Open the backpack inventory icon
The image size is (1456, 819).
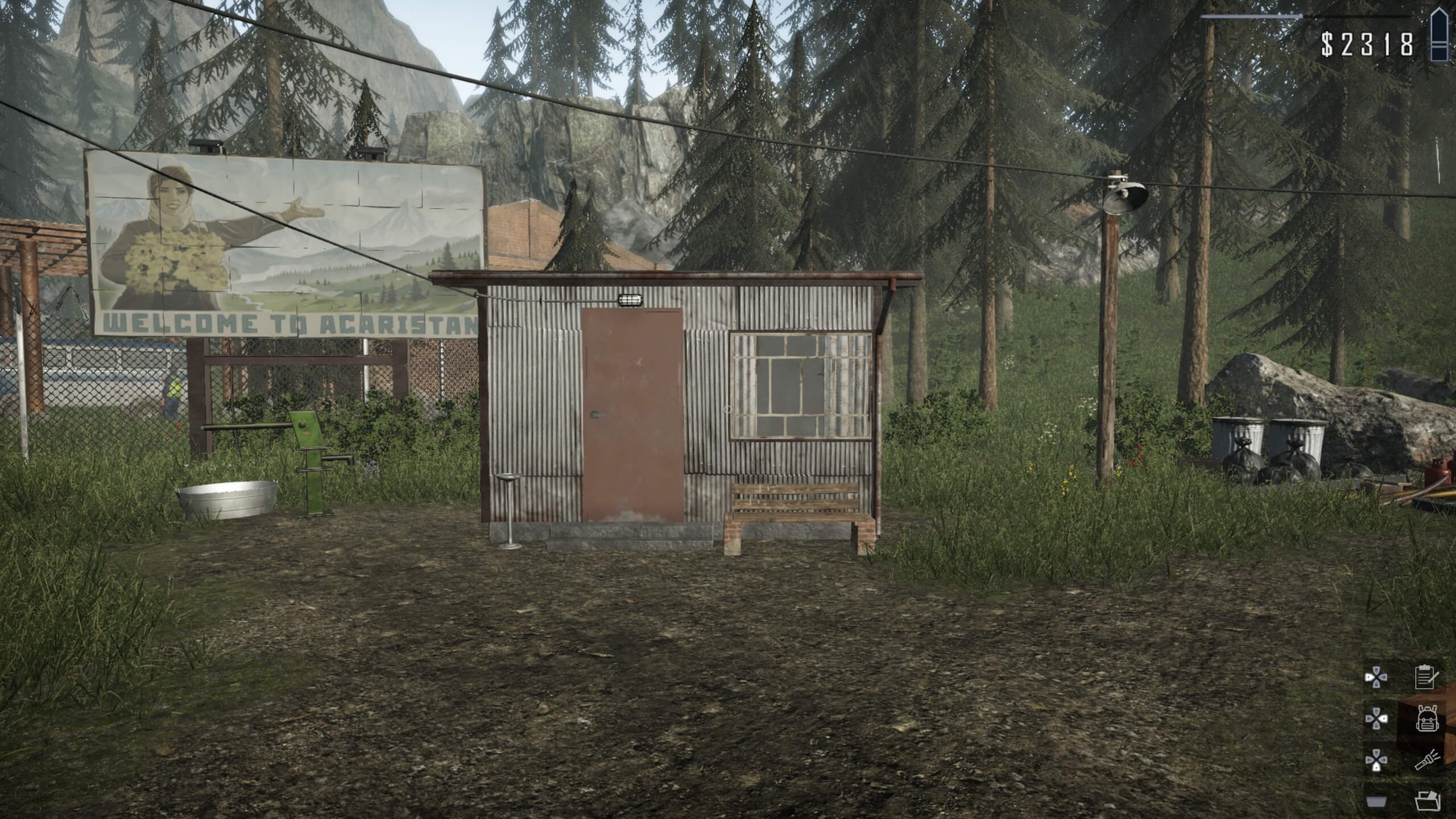pos(1428,718)
